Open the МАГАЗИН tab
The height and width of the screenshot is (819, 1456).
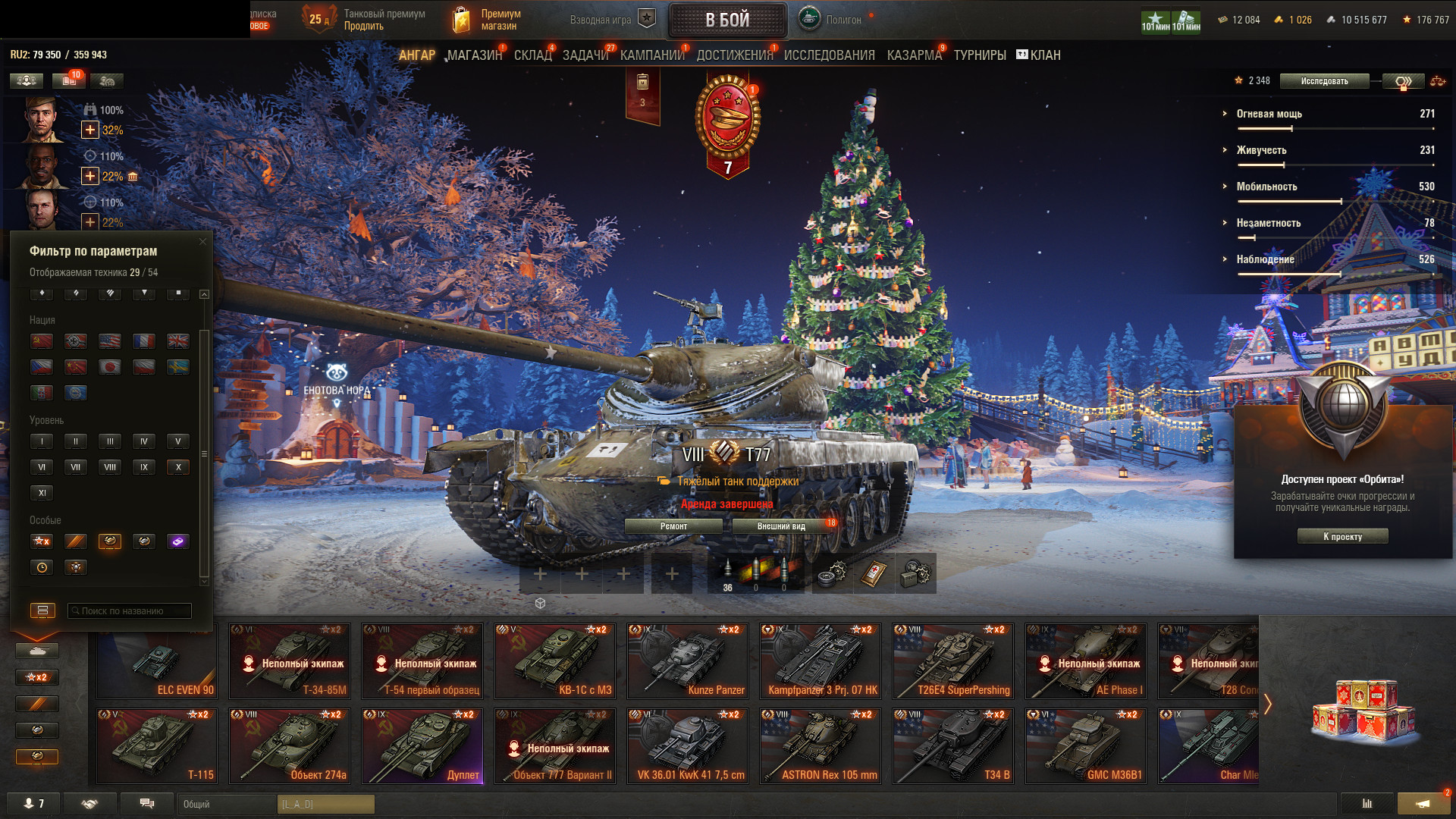click(474, 55)
